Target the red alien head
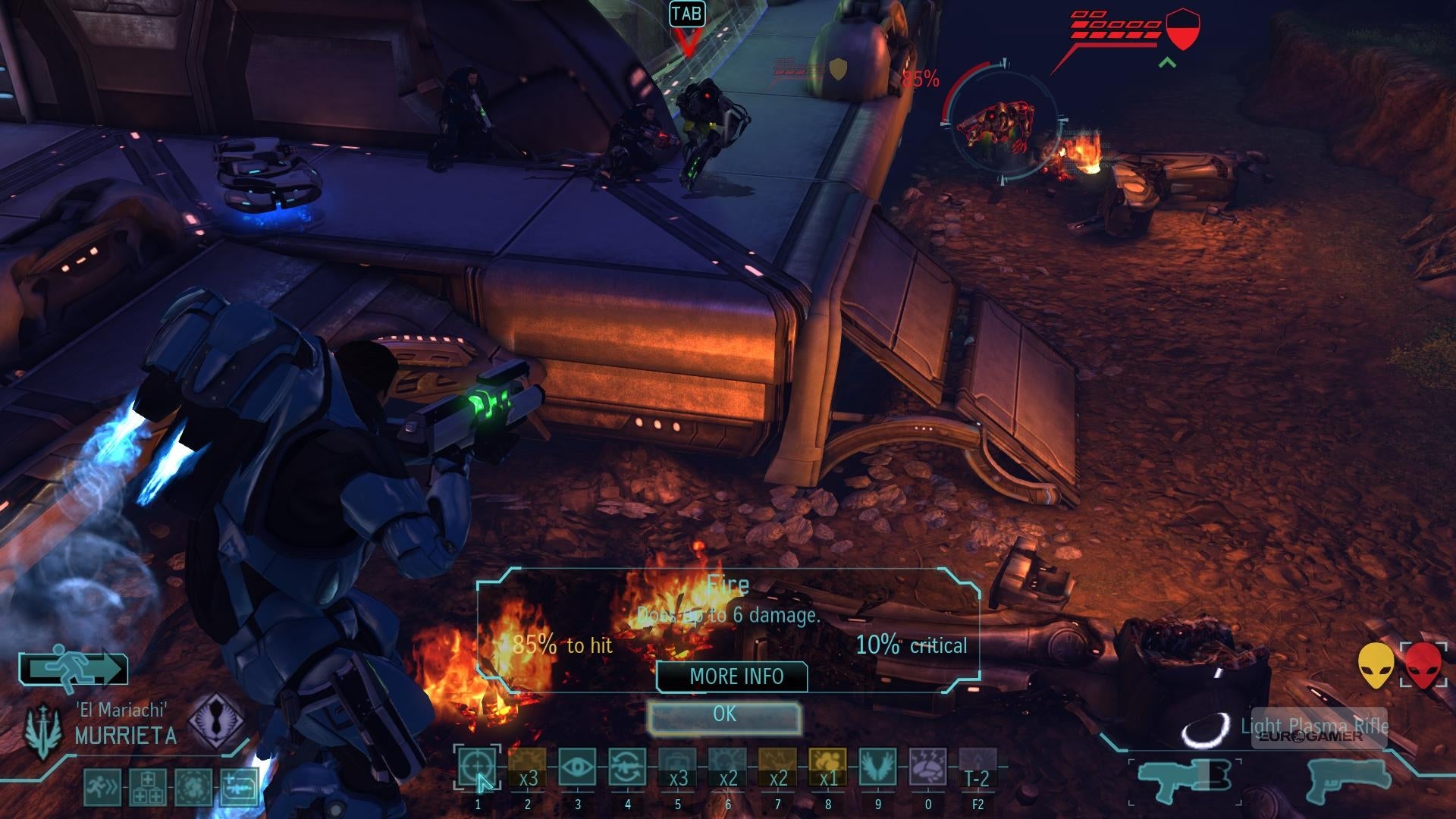The height and width of the screenshot is (819, 1456). click(1423, 665)
